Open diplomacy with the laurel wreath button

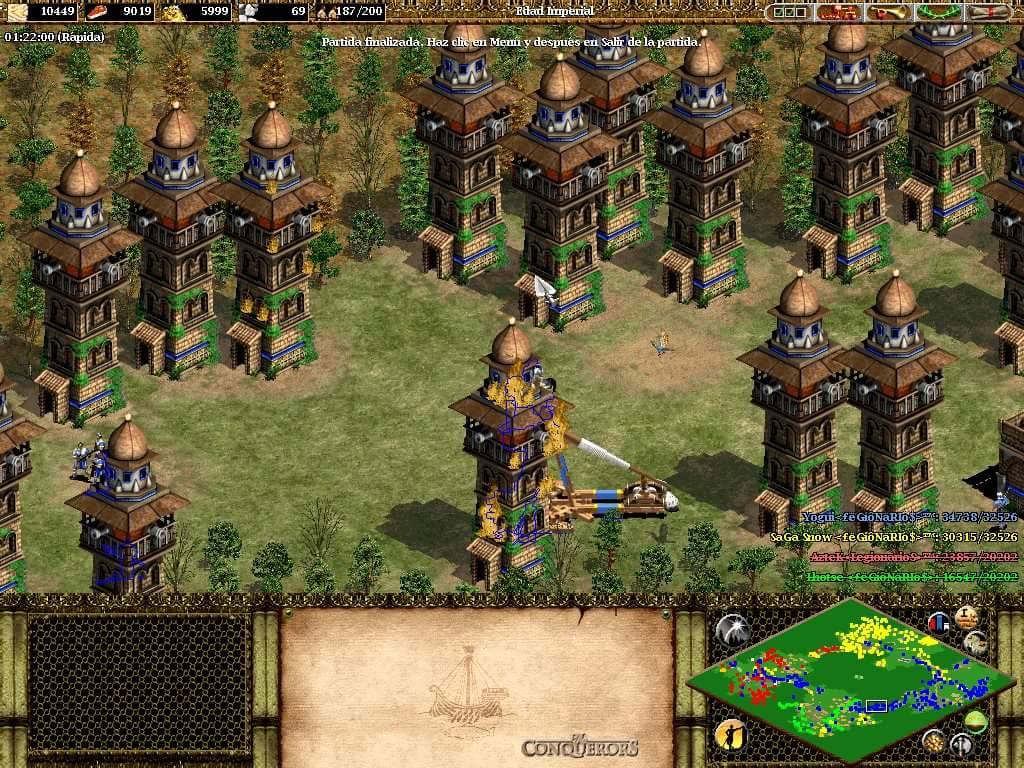click(x=938, y=12)
